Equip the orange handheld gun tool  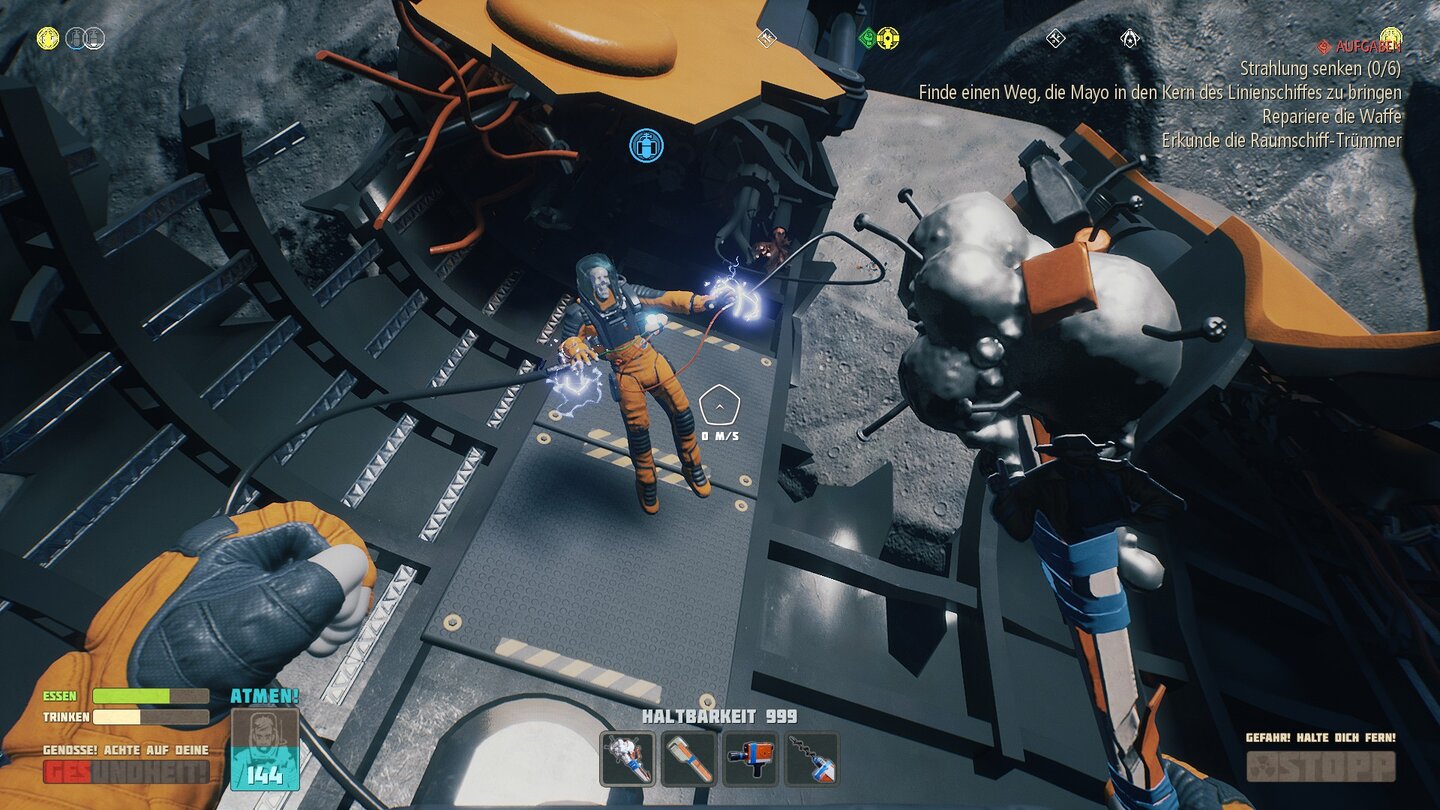click(x=751, y=759)
